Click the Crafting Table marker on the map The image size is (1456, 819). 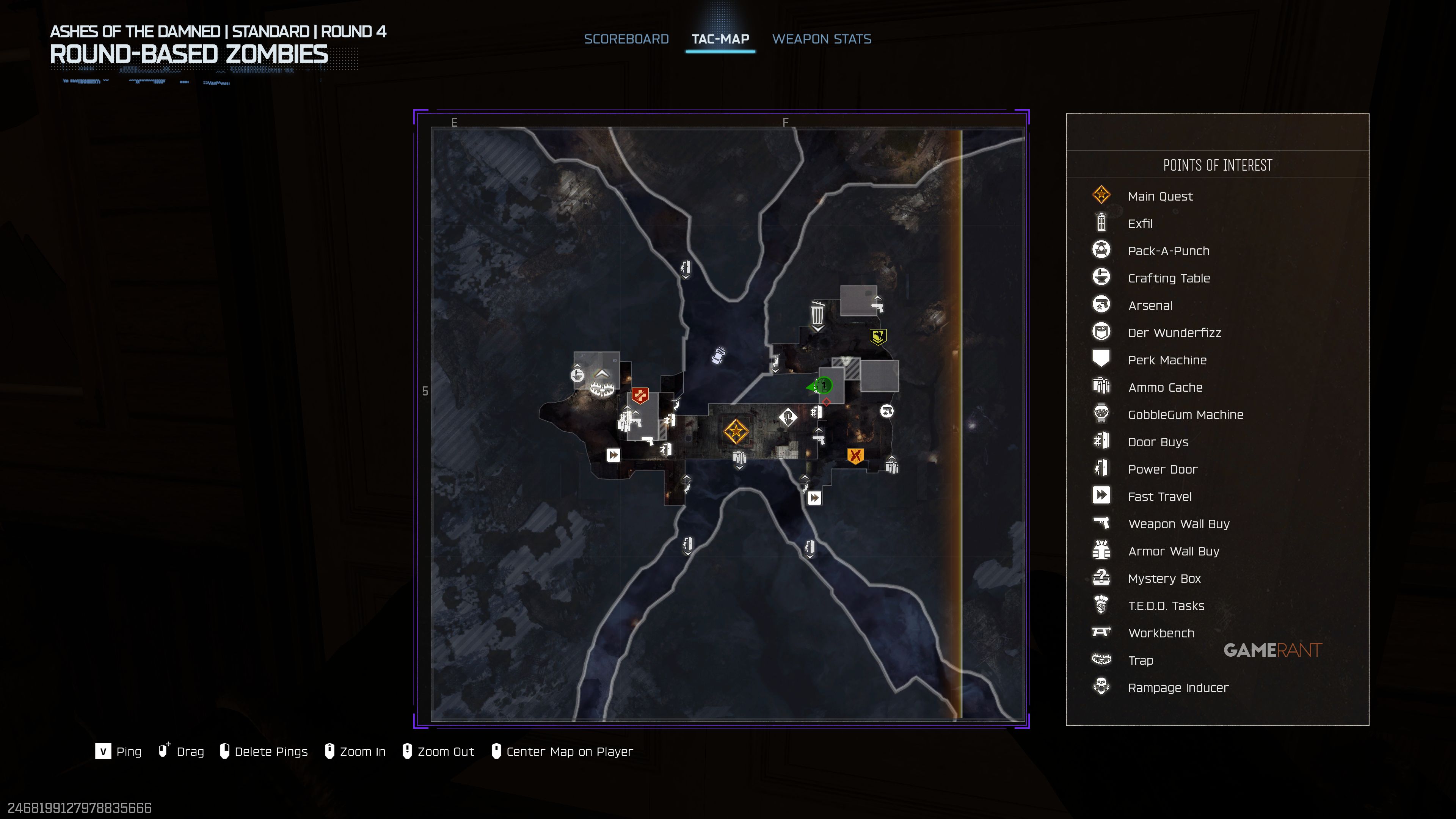(x=577, y=375)
